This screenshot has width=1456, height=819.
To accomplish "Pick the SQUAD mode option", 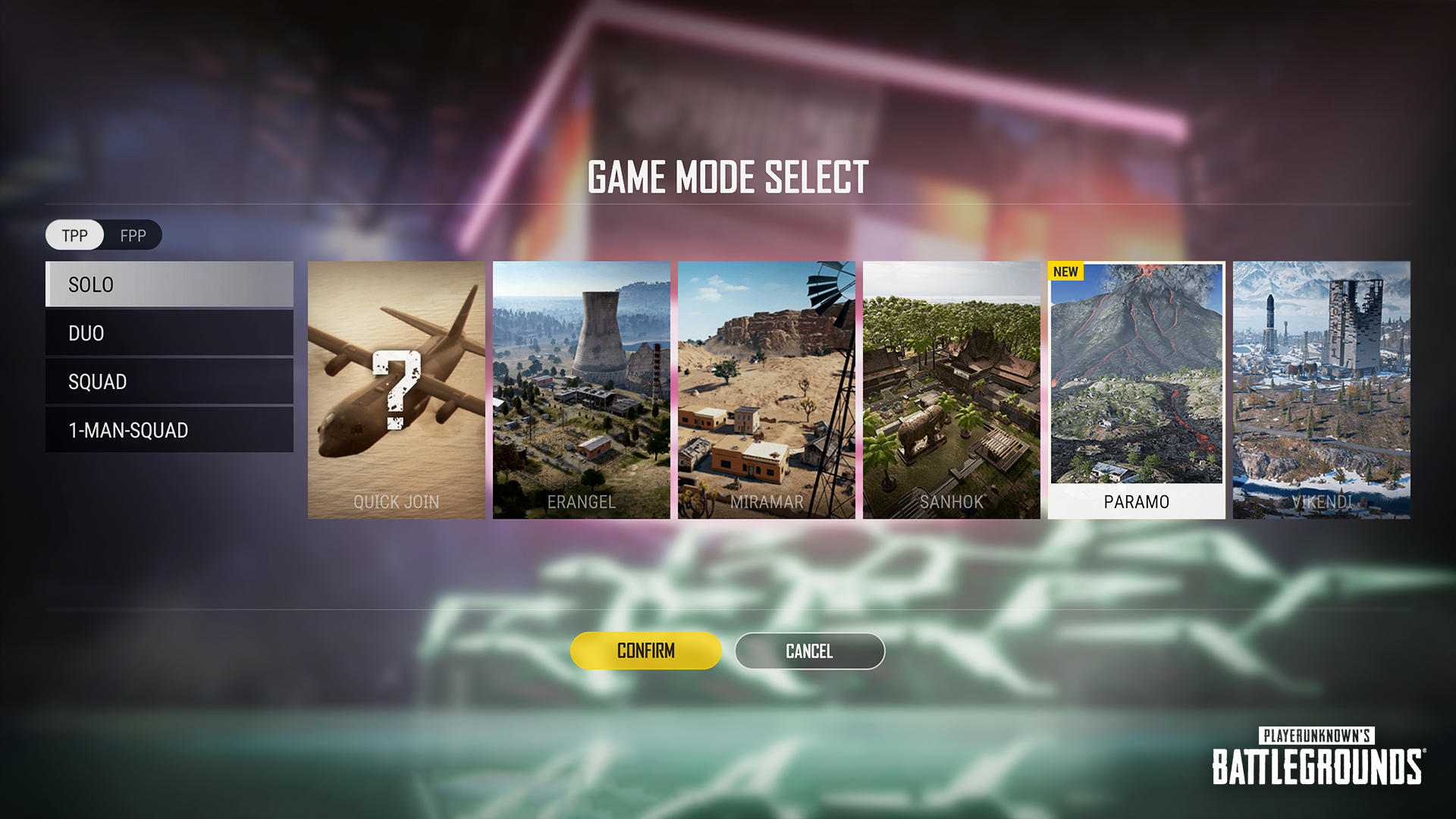I will pyautogui.click(x=168, y=381).
